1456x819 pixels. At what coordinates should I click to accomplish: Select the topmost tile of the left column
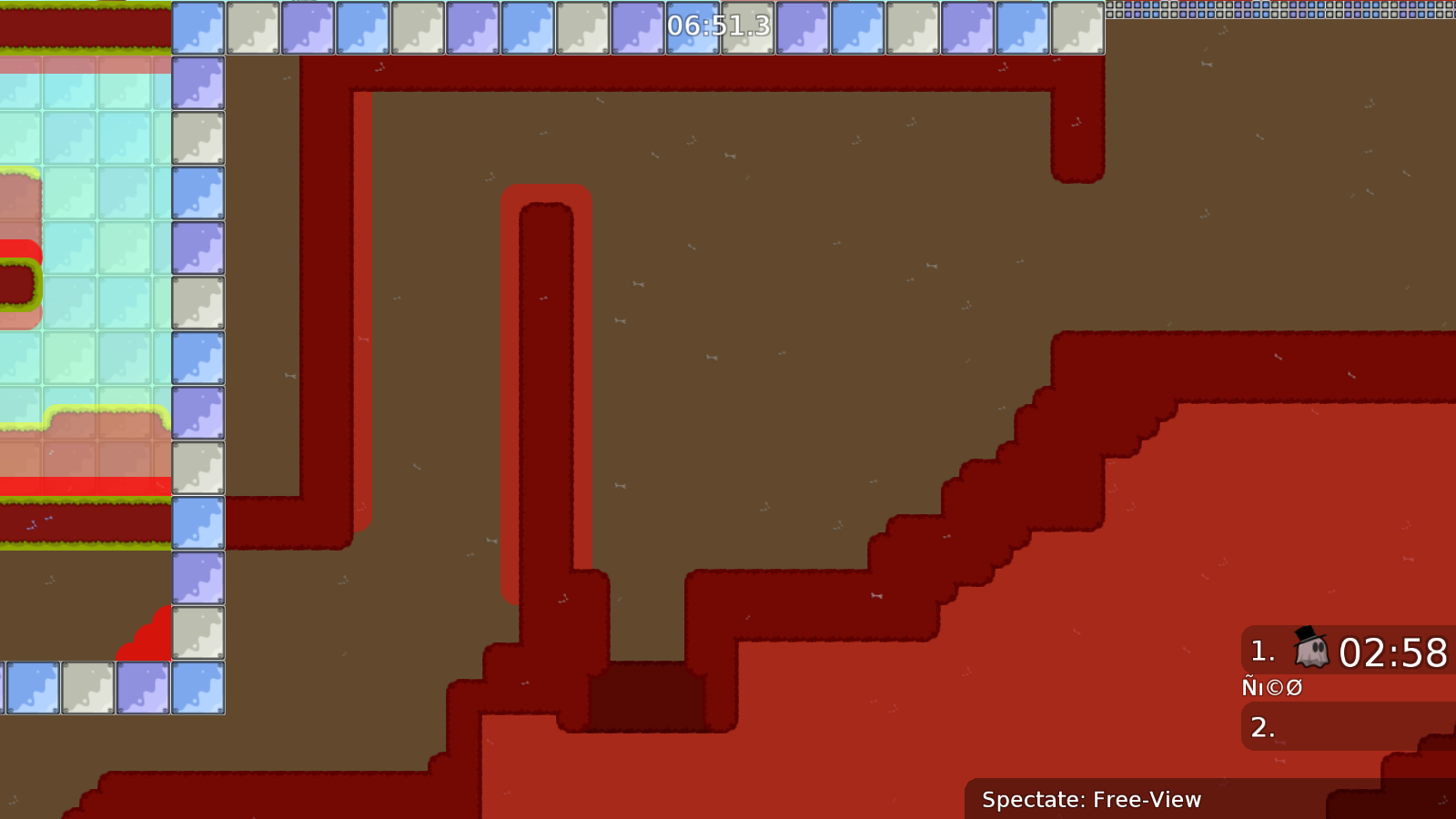click(x=198, y=27)
